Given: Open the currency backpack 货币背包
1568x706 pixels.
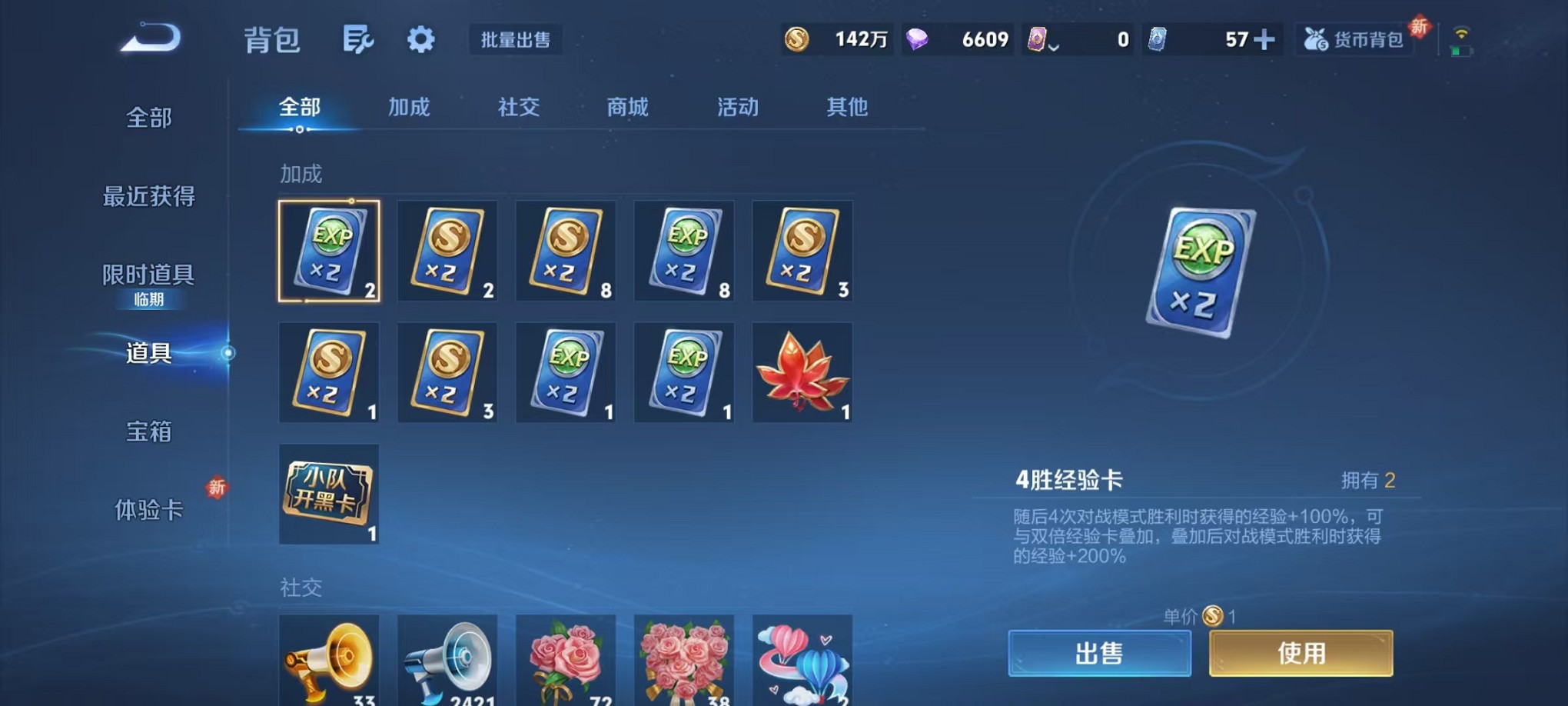Looking at the screenshot, I should [1355, 38].
